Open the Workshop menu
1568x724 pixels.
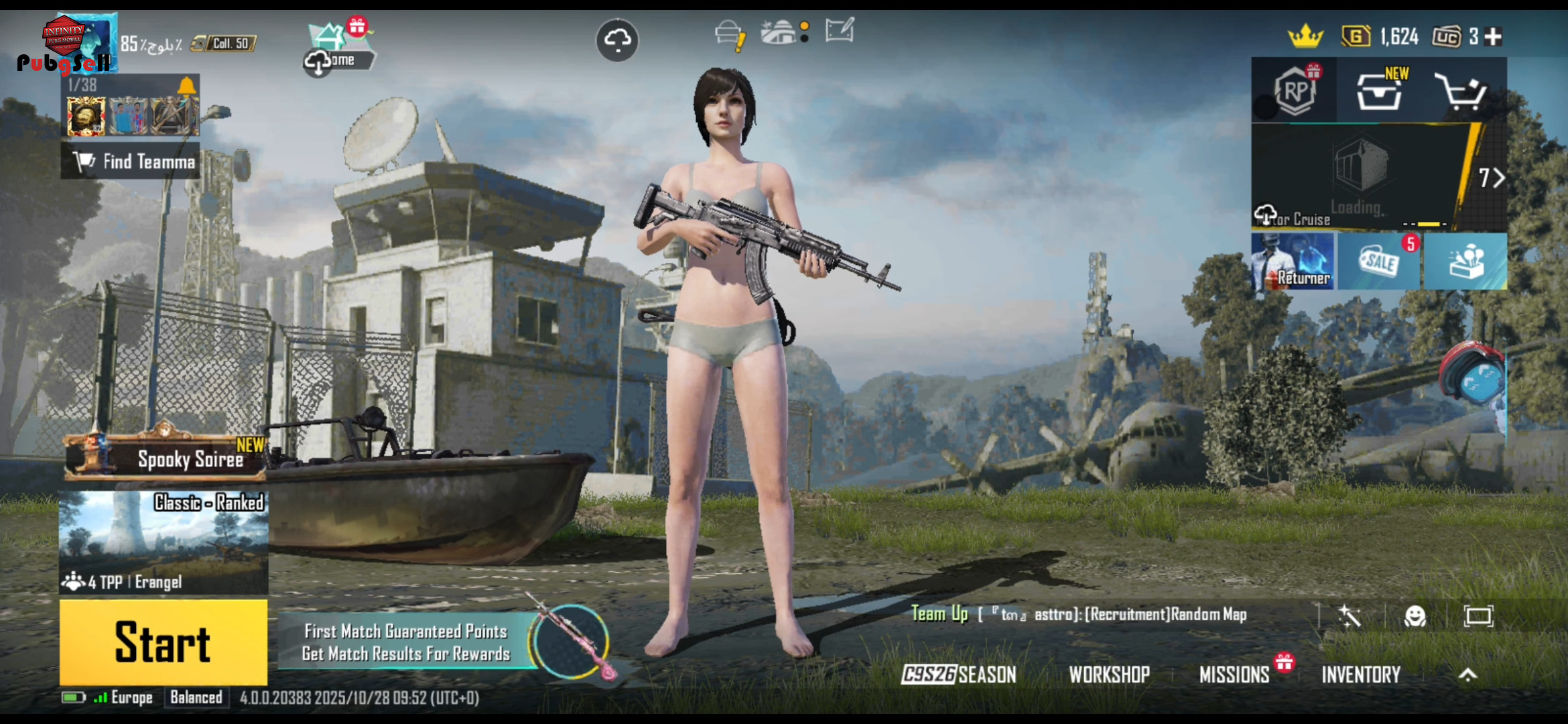click(x=1109, y=674)
